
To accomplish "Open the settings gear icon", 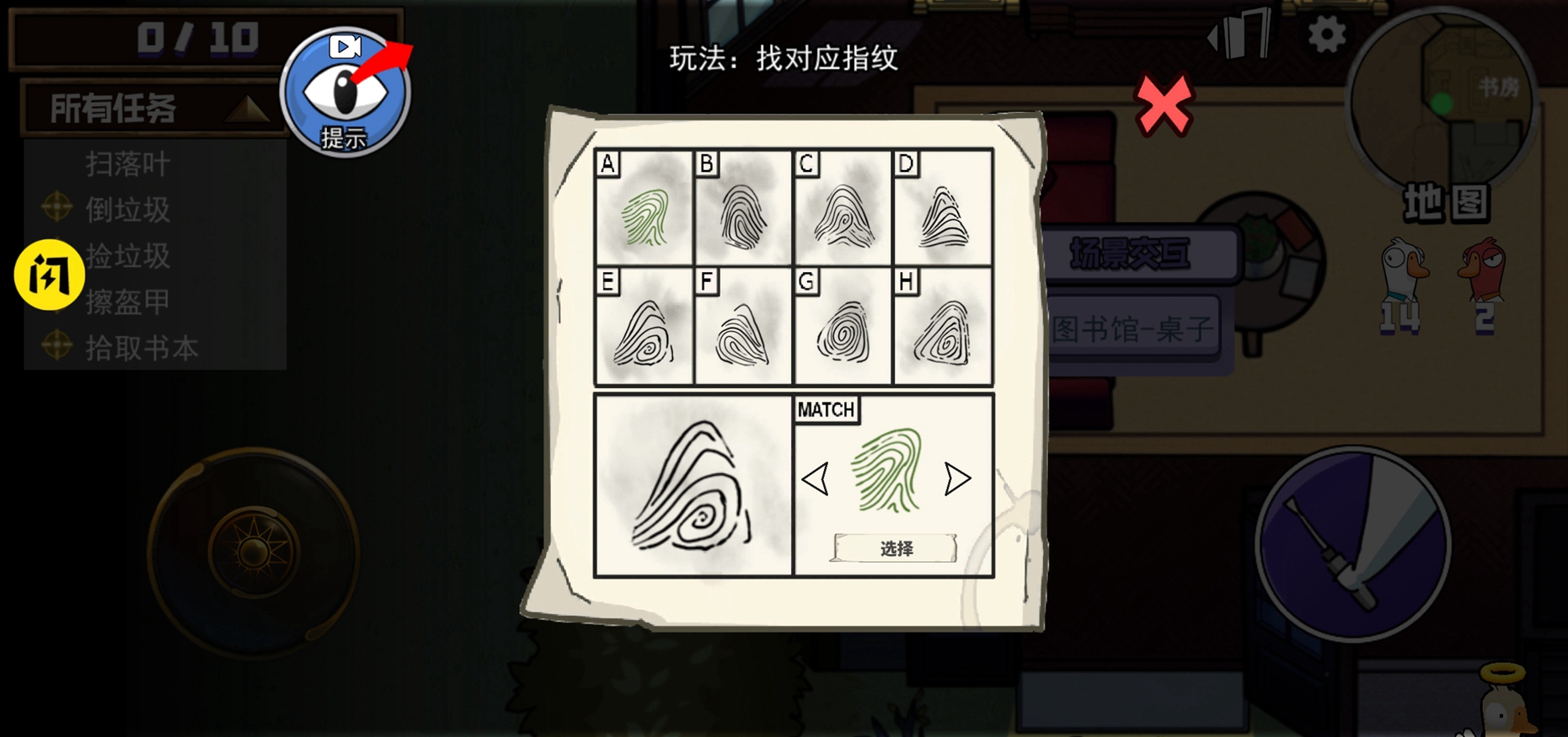I will pos(1325,34).
